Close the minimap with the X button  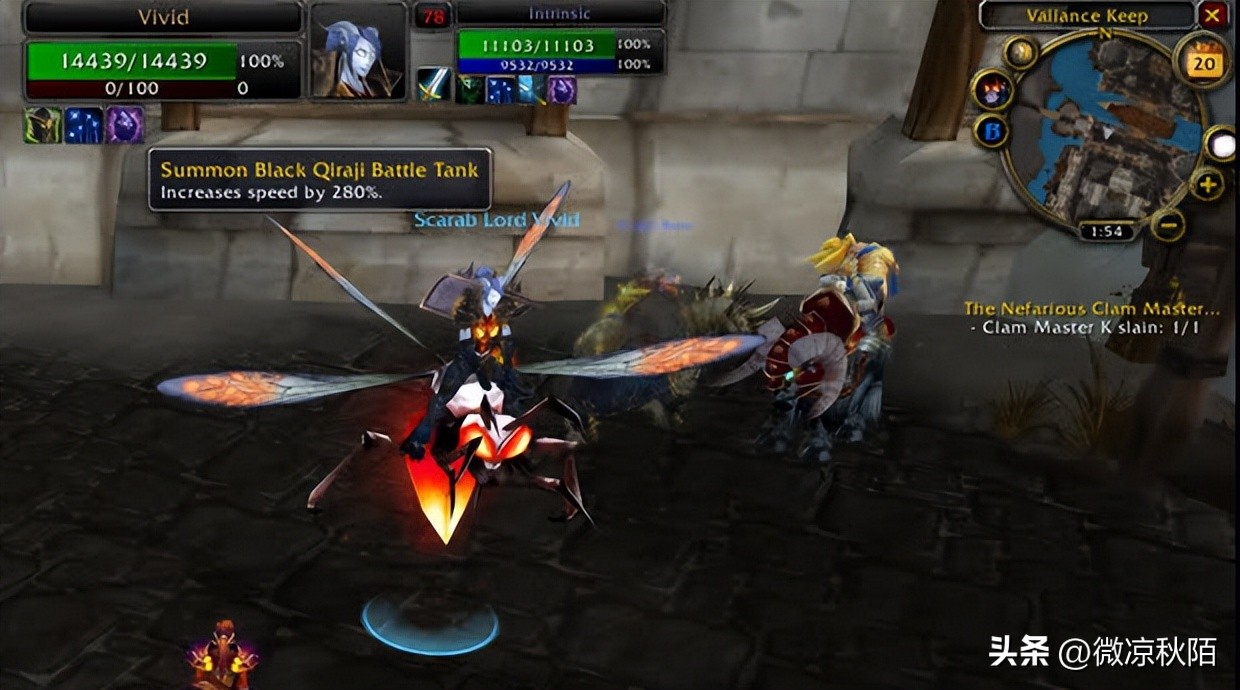pos(1213,15)
